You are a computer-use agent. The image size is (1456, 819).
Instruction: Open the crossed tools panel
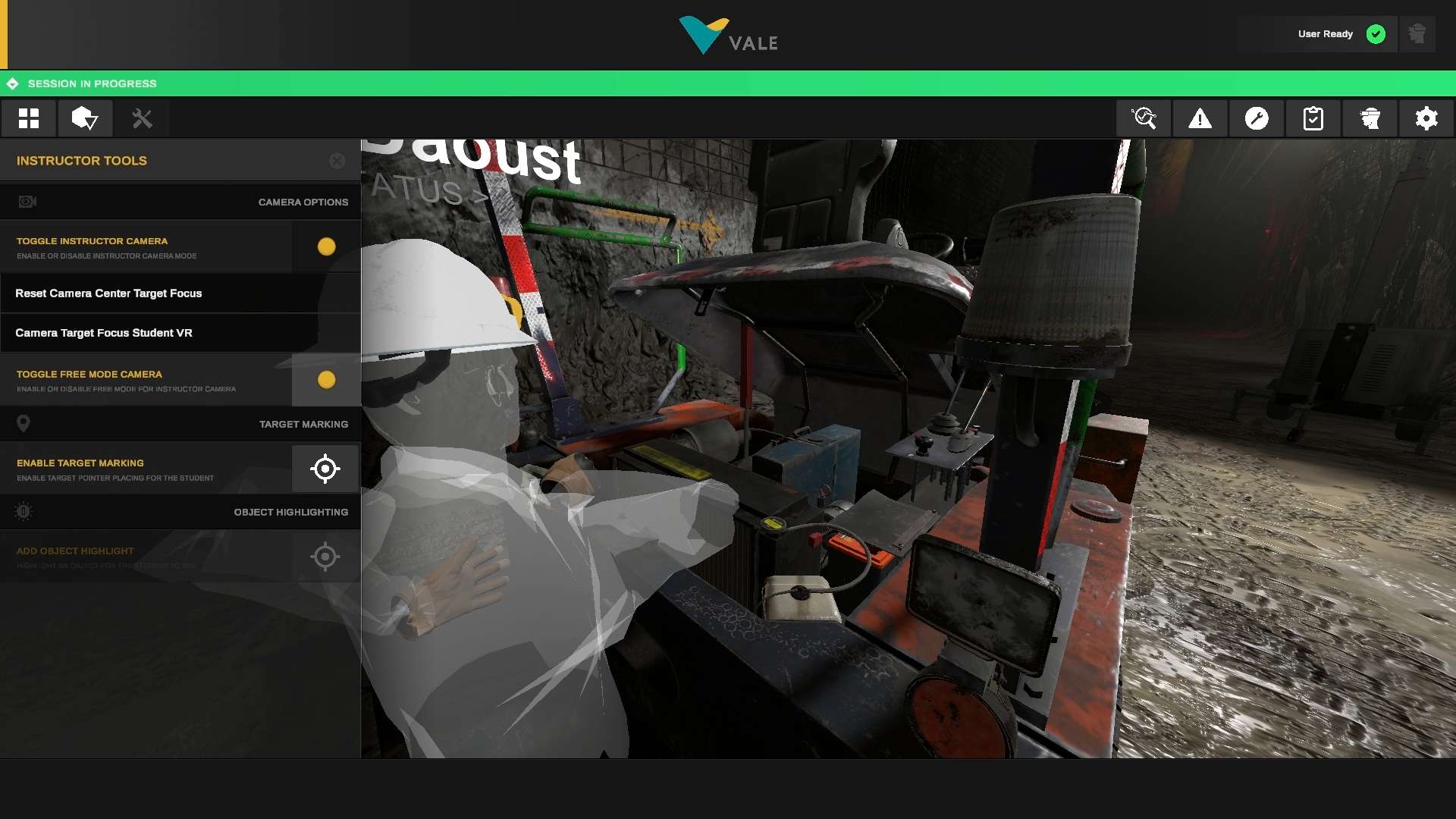[x=142, y=118]
